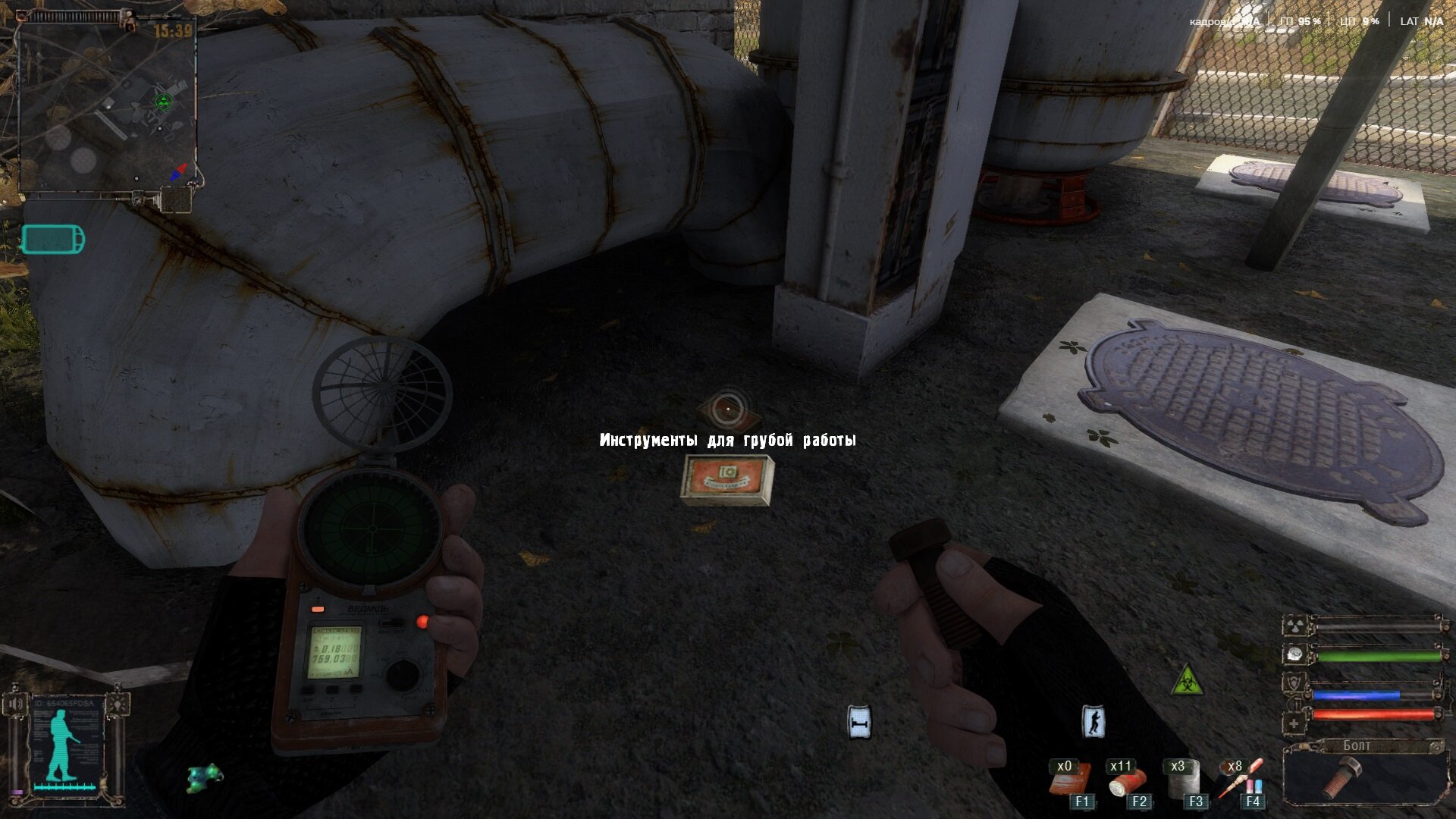This screenshot has width=1456, height=819.
Task: Select the F1 medkit quick slot
Action: click(x=1069, y=780)
